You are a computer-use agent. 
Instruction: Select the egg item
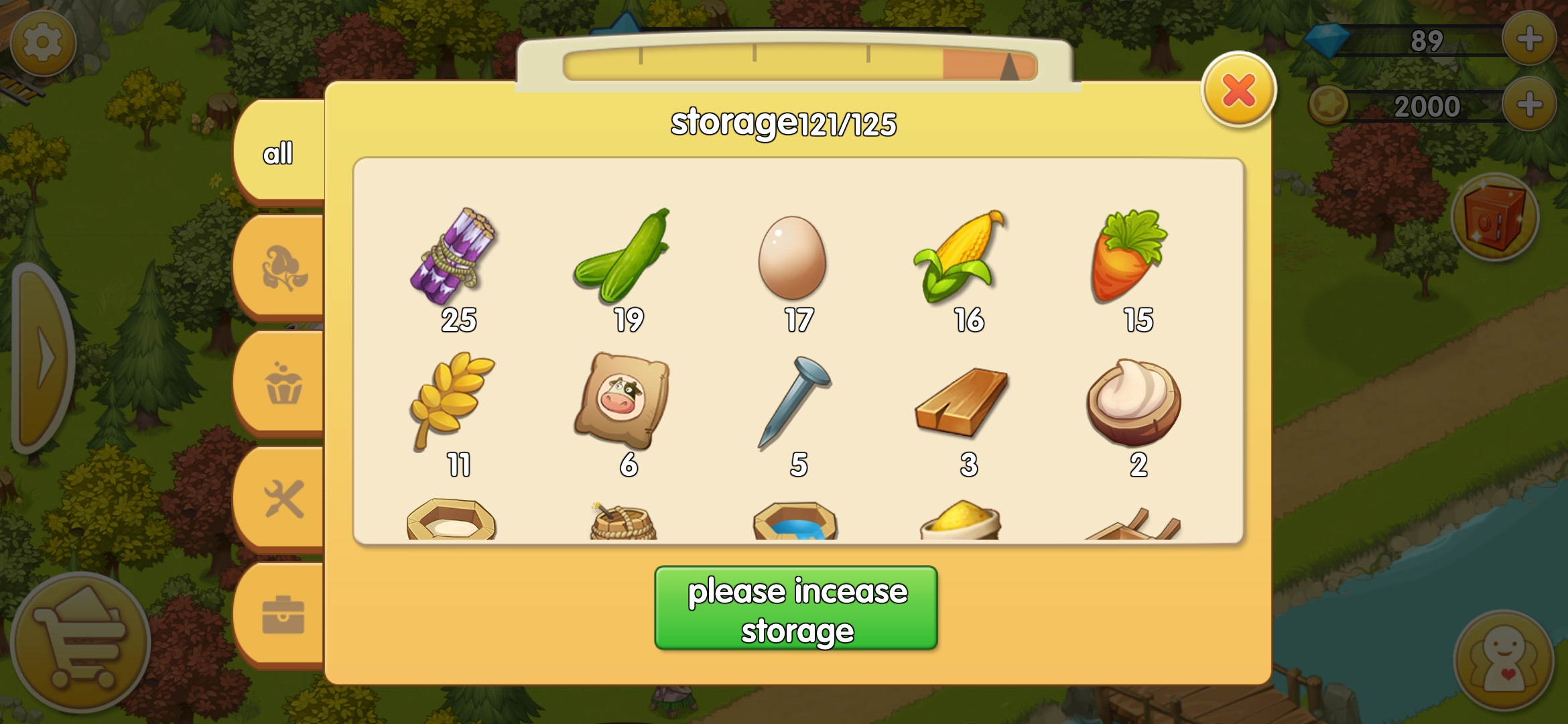[x=793, y=258]
